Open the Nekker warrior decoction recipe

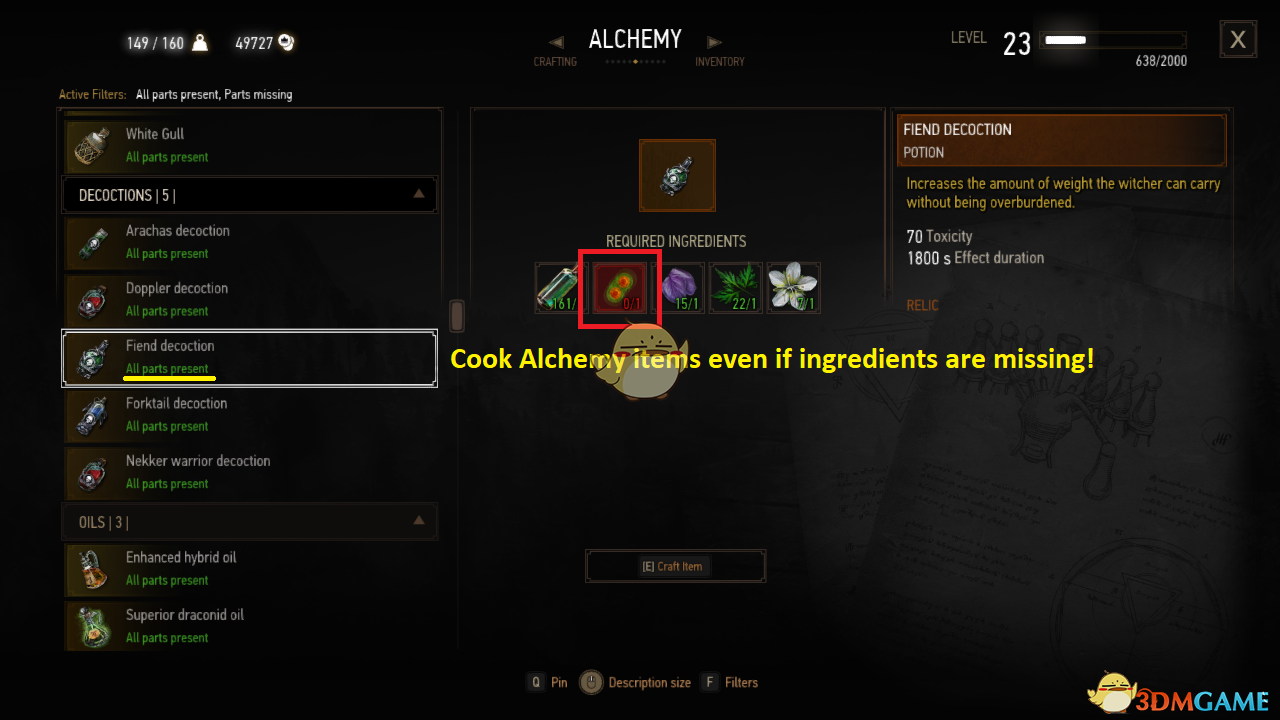(x=250, y=472)
